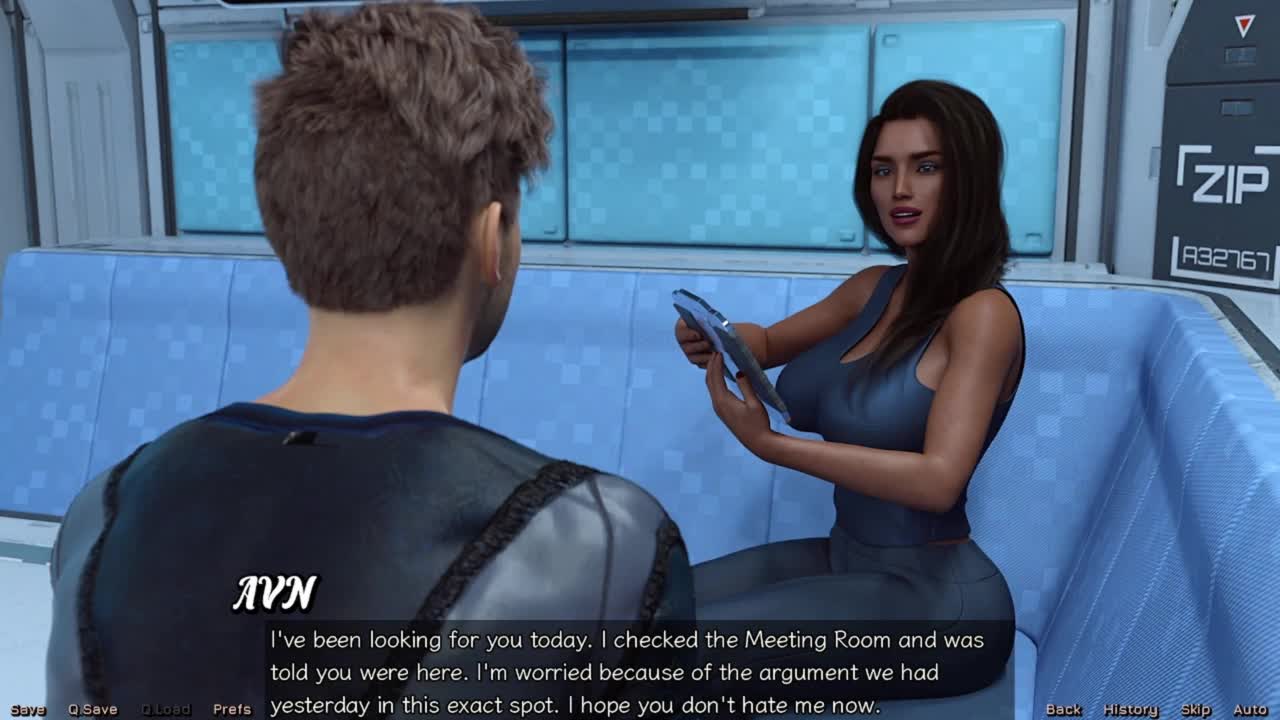Go Back to previous dialogue
1280x720 pixels.
(1063, 709)
